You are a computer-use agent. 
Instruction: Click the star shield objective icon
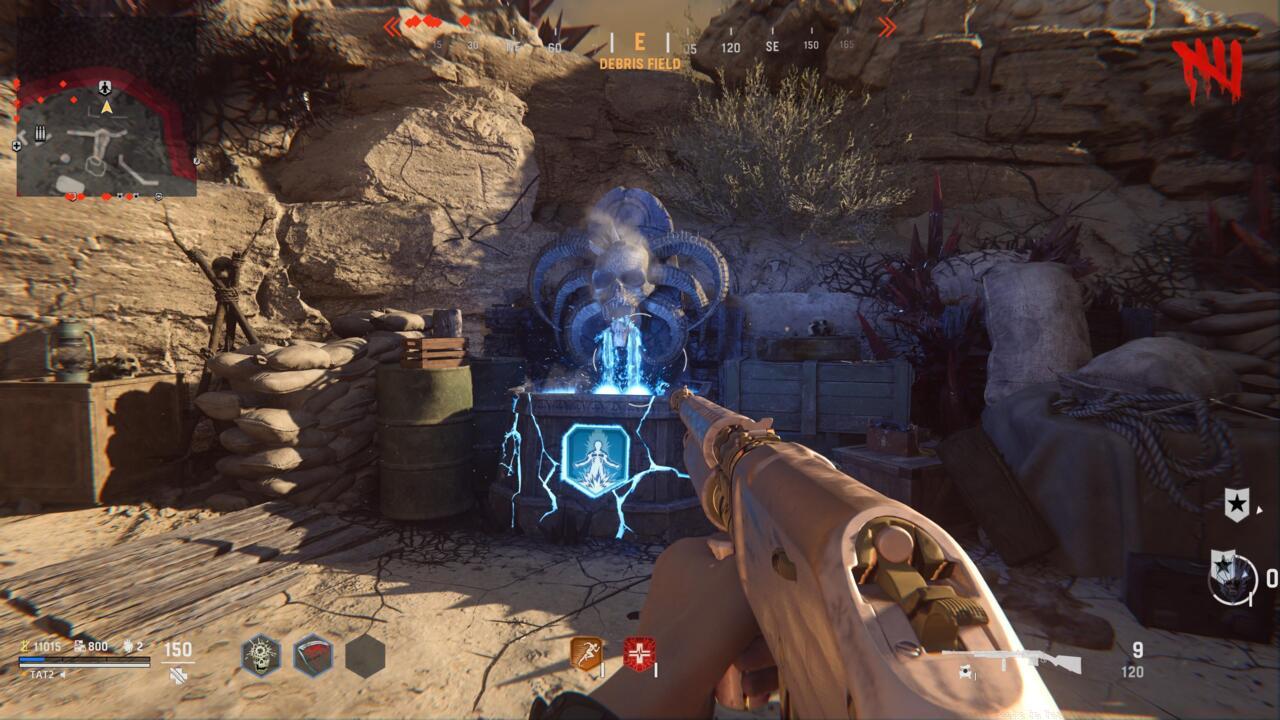pyautogui.click(x=1237, y=503)
